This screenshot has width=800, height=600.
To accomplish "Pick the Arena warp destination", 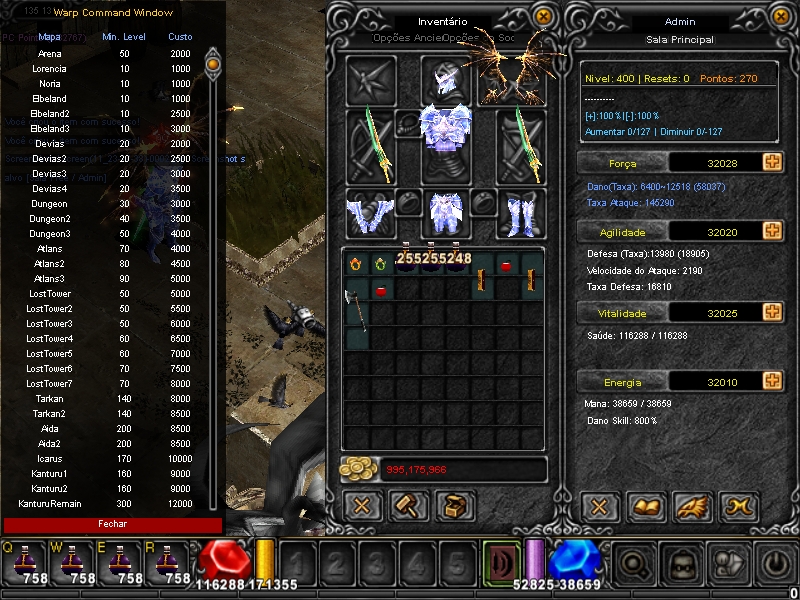I will [49, 54].
